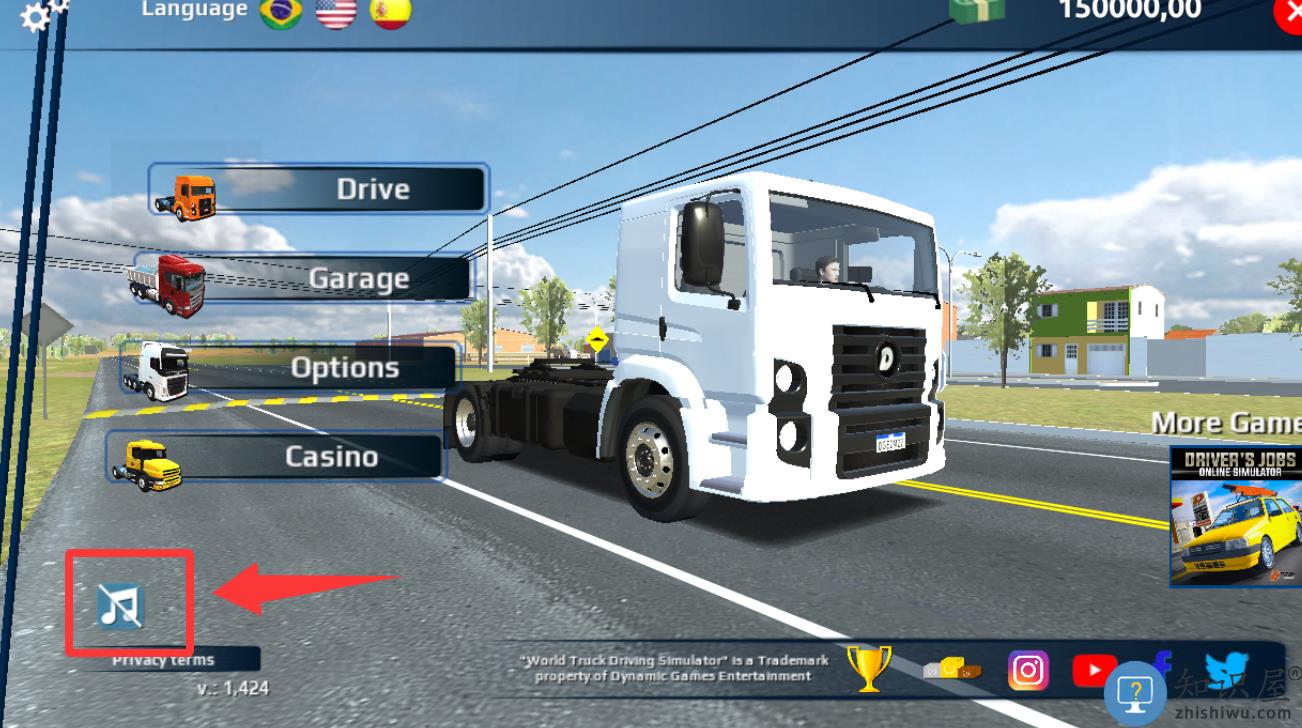Select the Brazilian flag language
This screenshot has width=1302, height=728.
(x=281, y=12)
